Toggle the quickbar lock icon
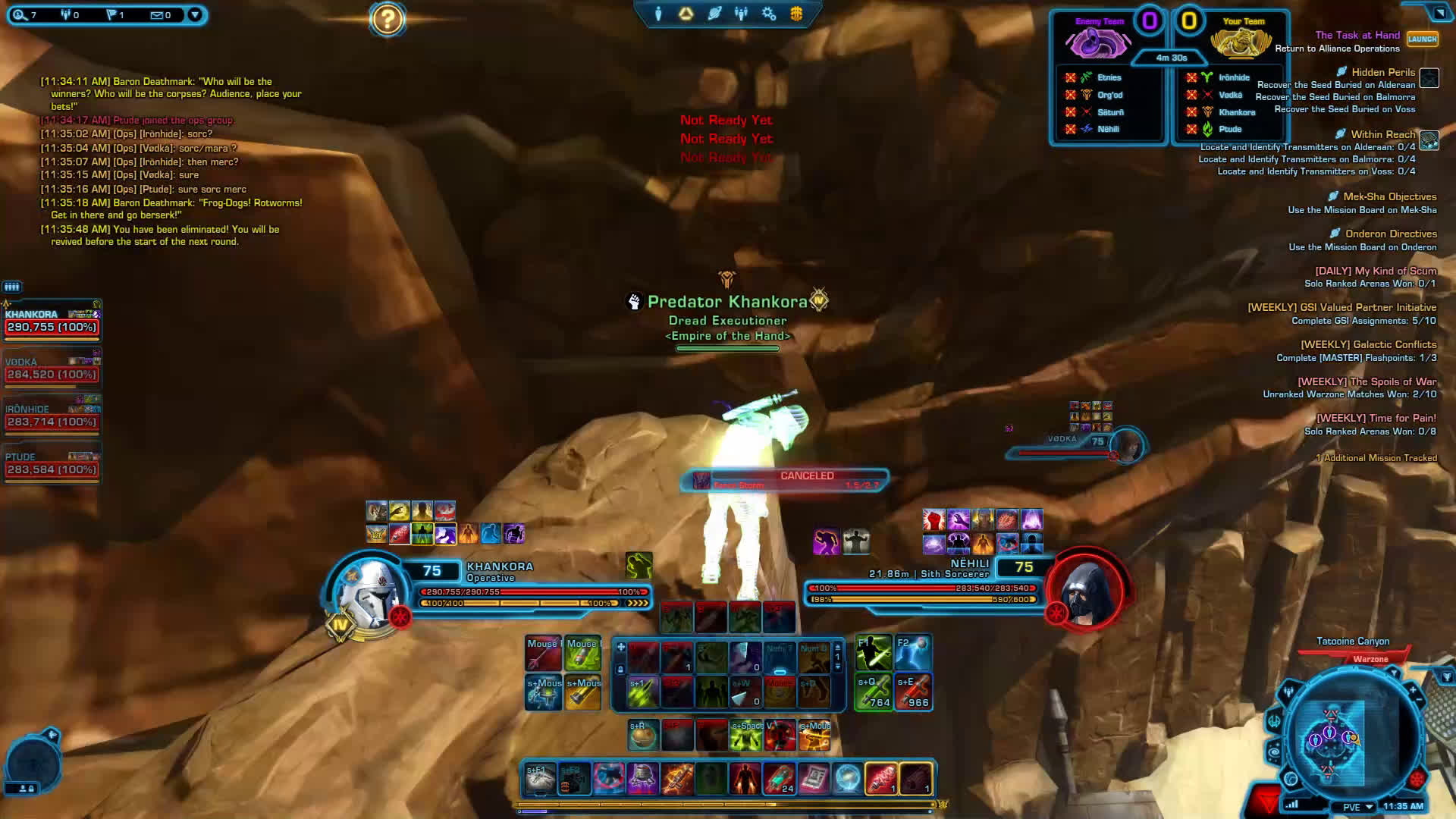 click(620, 670)
